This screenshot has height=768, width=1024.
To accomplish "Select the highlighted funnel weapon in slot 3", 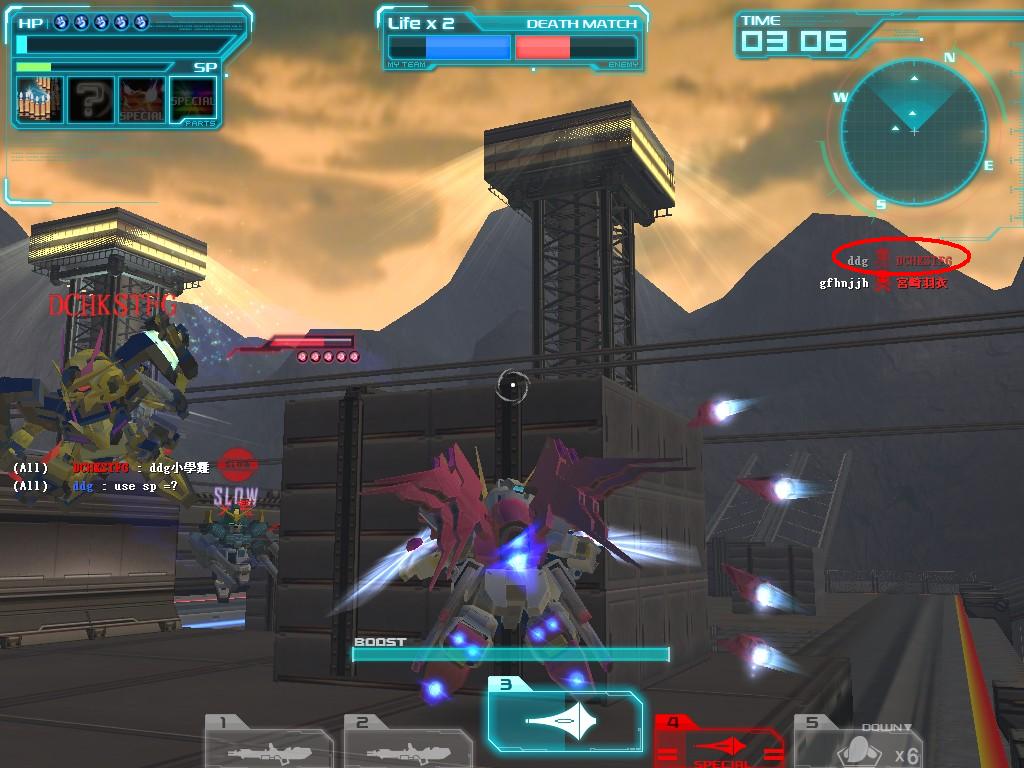I will click(x=565, y=720).
